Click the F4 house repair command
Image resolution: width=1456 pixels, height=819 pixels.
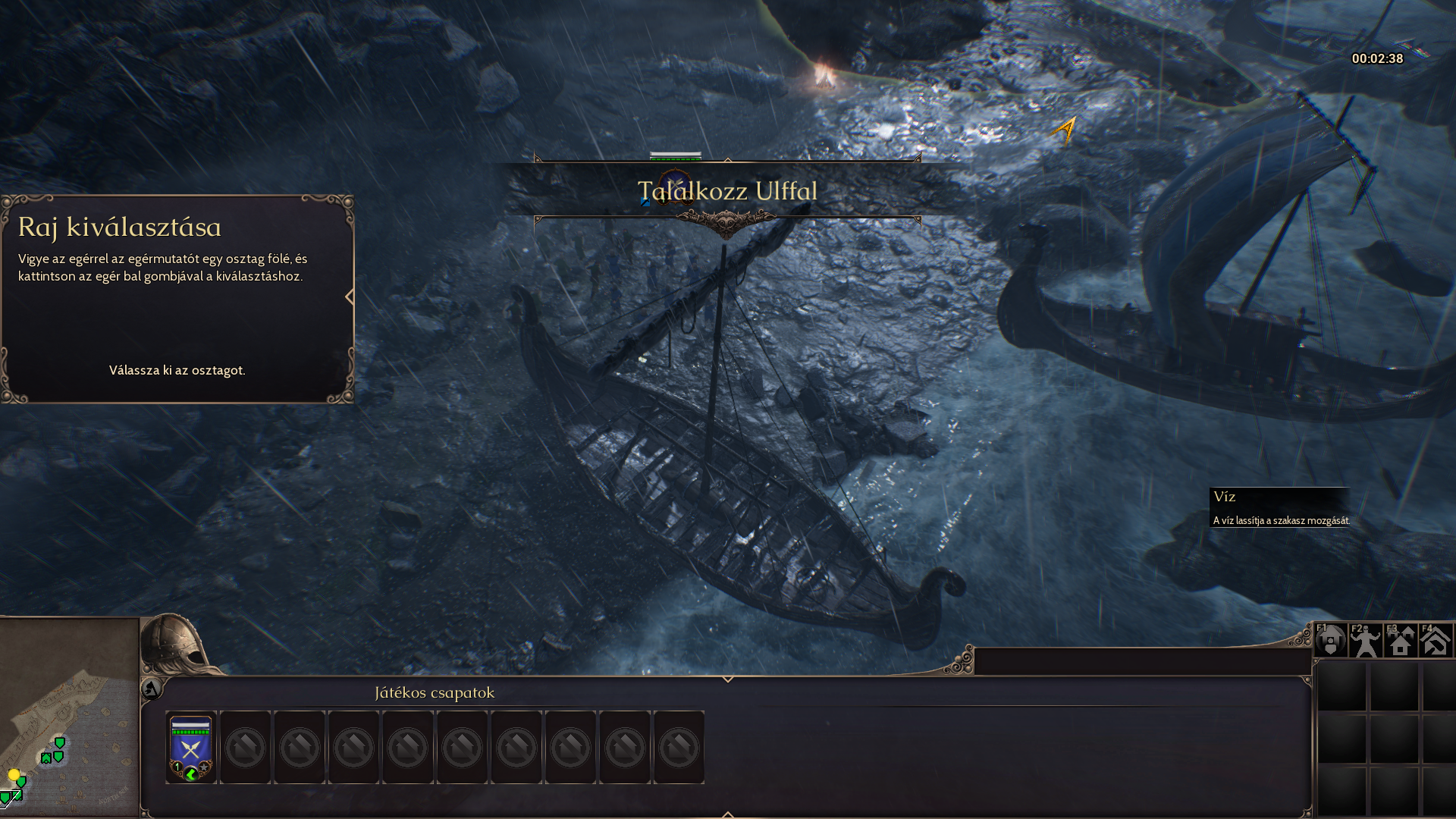coord(1435,642)
